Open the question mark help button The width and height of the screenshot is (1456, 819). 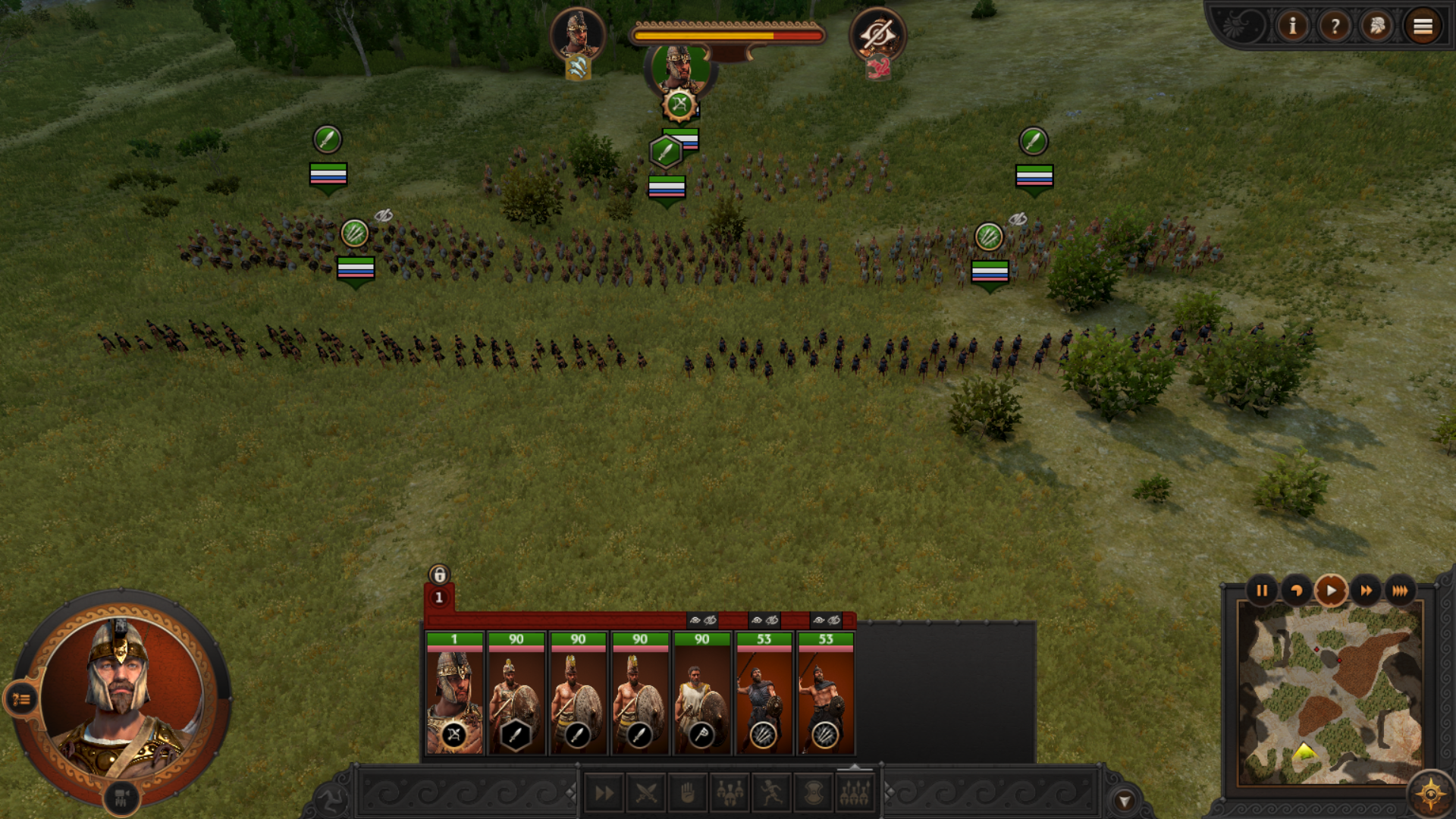(1335, 27)
